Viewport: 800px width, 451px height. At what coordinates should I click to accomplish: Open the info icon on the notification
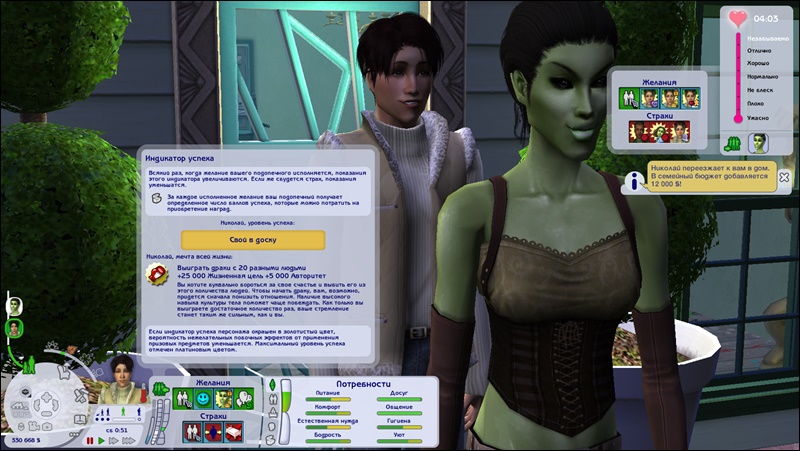[632, 179]
